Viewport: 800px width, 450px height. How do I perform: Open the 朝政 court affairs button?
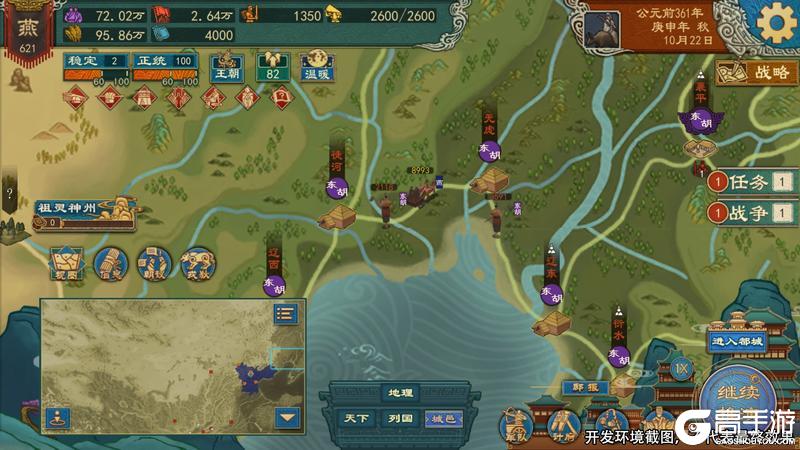pyautogui.click(x=153, y=262)
